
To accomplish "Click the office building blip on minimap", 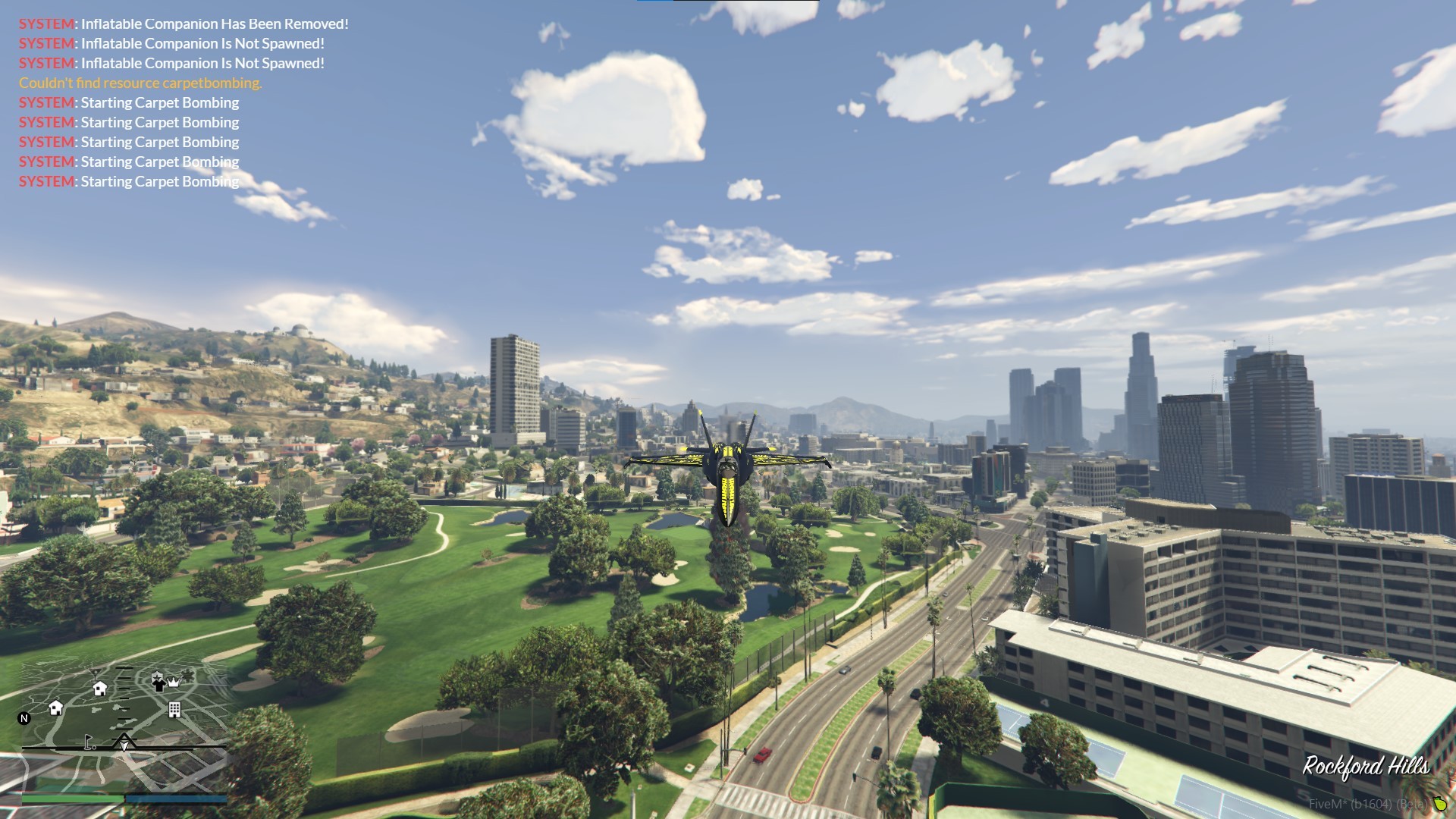I will pos(174,709).
